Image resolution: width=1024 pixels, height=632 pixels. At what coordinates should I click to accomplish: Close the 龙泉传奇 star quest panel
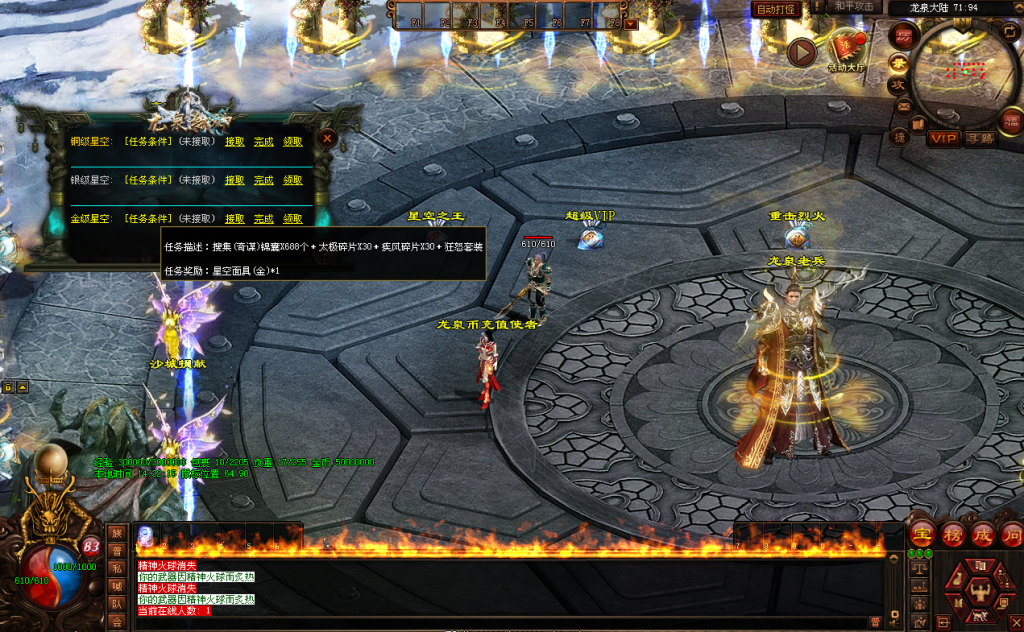tap(327, 140)
